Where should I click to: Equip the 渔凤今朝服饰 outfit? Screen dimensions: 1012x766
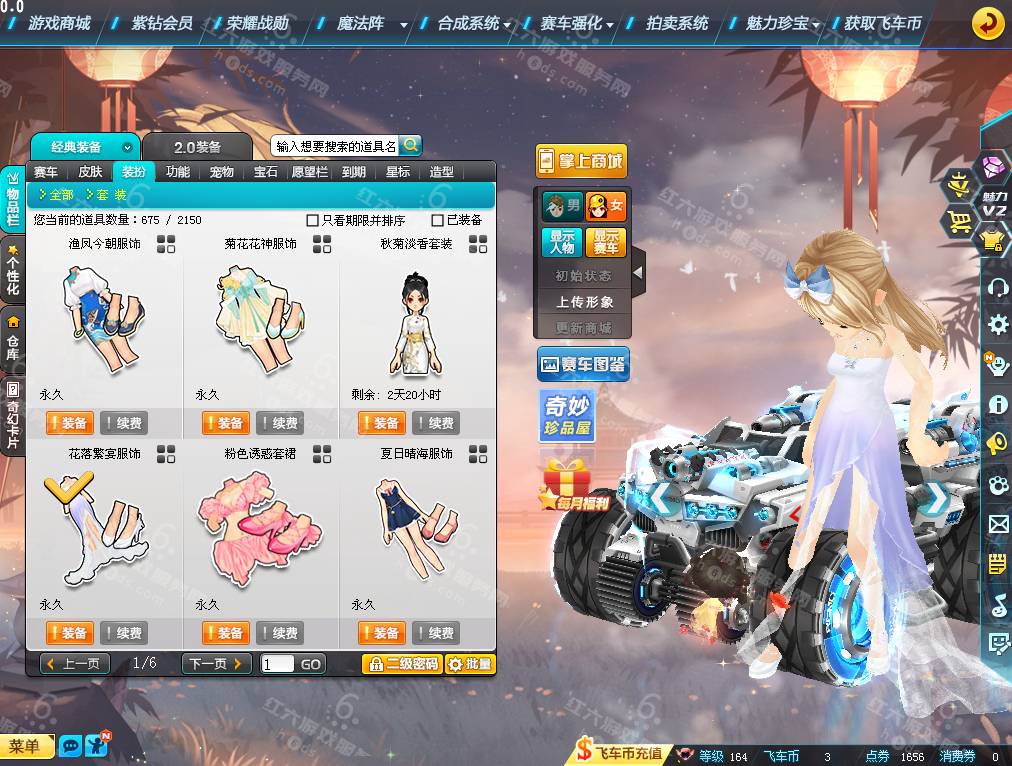[x=69, y=423]
